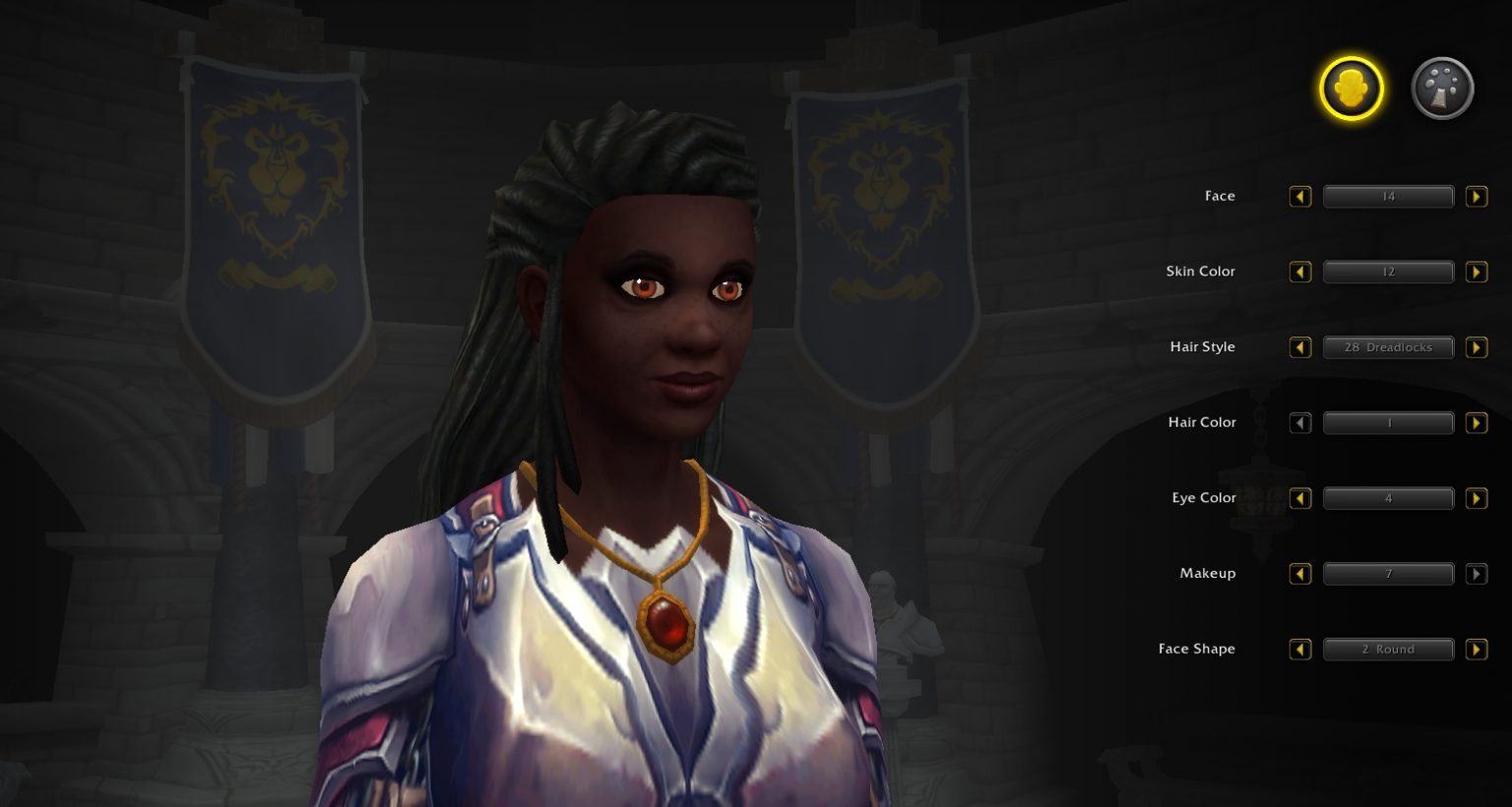Switch to the previous Hair Style
Screen dimensions: 1512x807
click(x=1300, y=347)
